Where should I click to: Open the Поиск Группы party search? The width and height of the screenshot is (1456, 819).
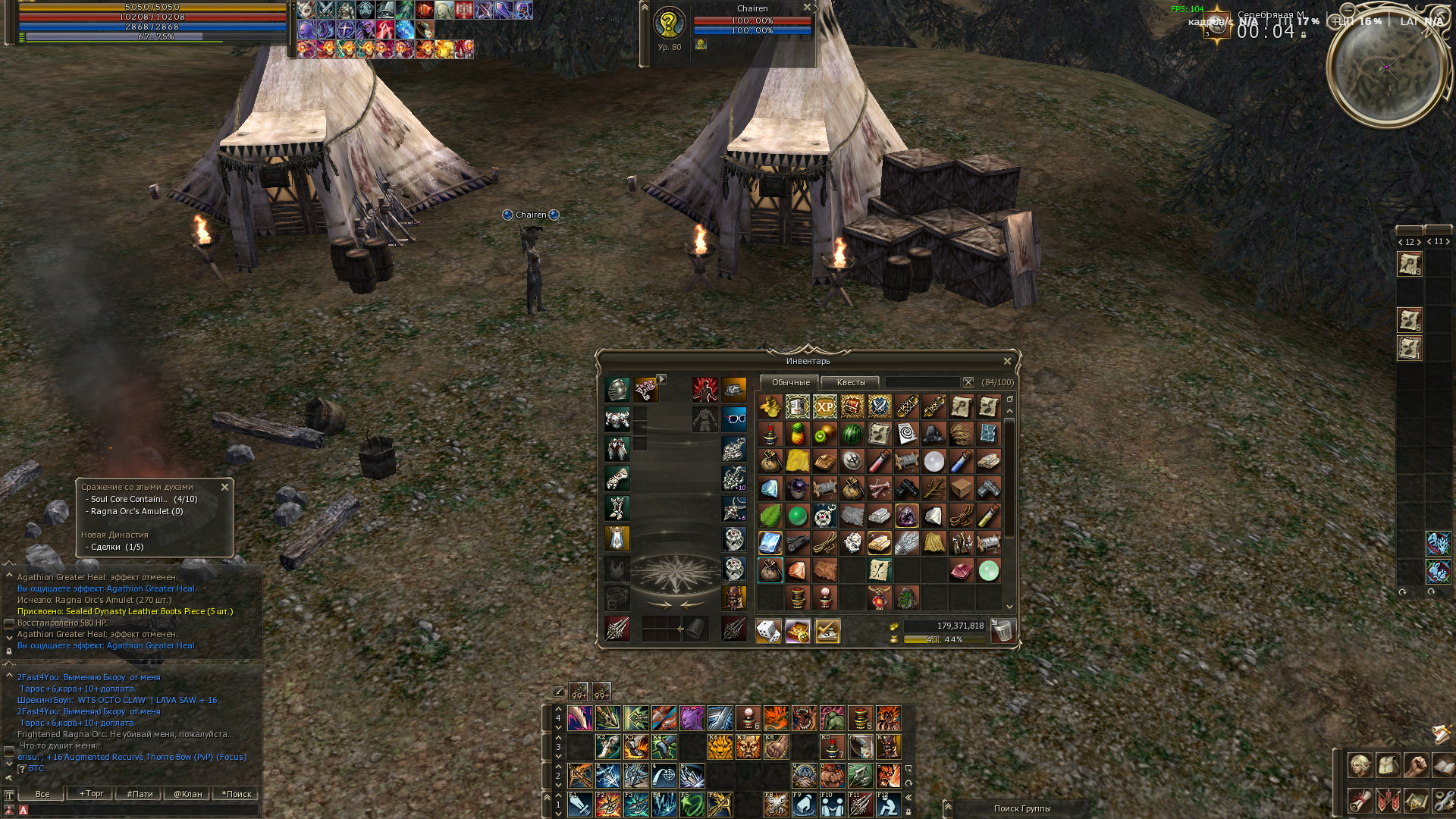coord(1021,808)
